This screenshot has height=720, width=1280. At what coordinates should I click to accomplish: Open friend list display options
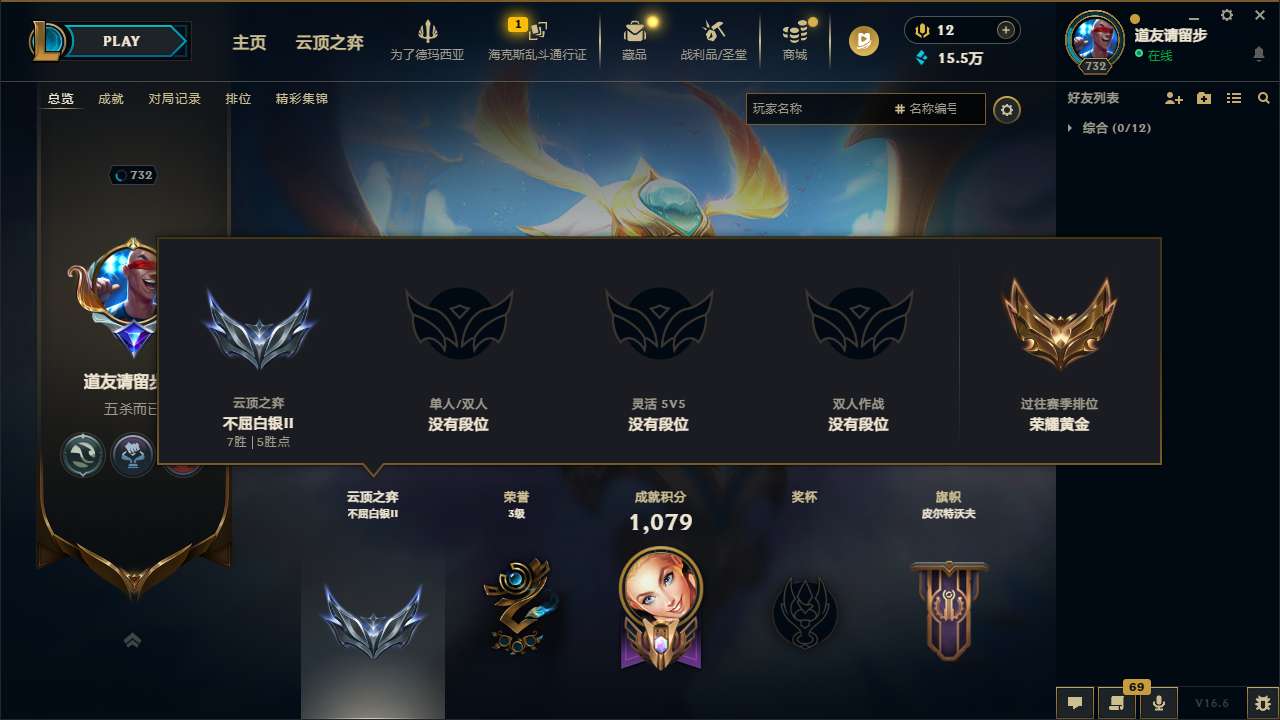1233,98
